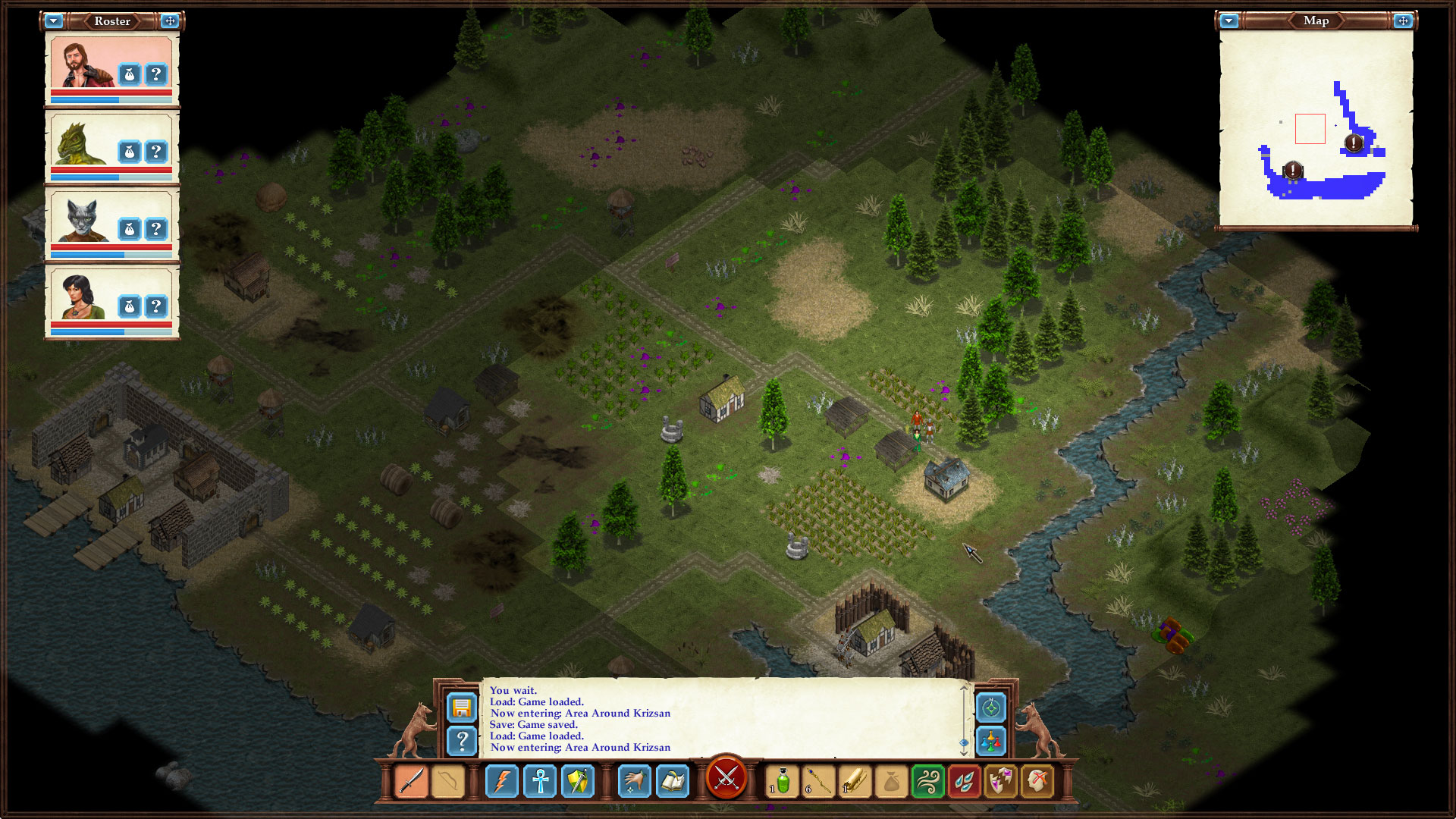Open the first character's inventory bag icon

pos(130,74)
